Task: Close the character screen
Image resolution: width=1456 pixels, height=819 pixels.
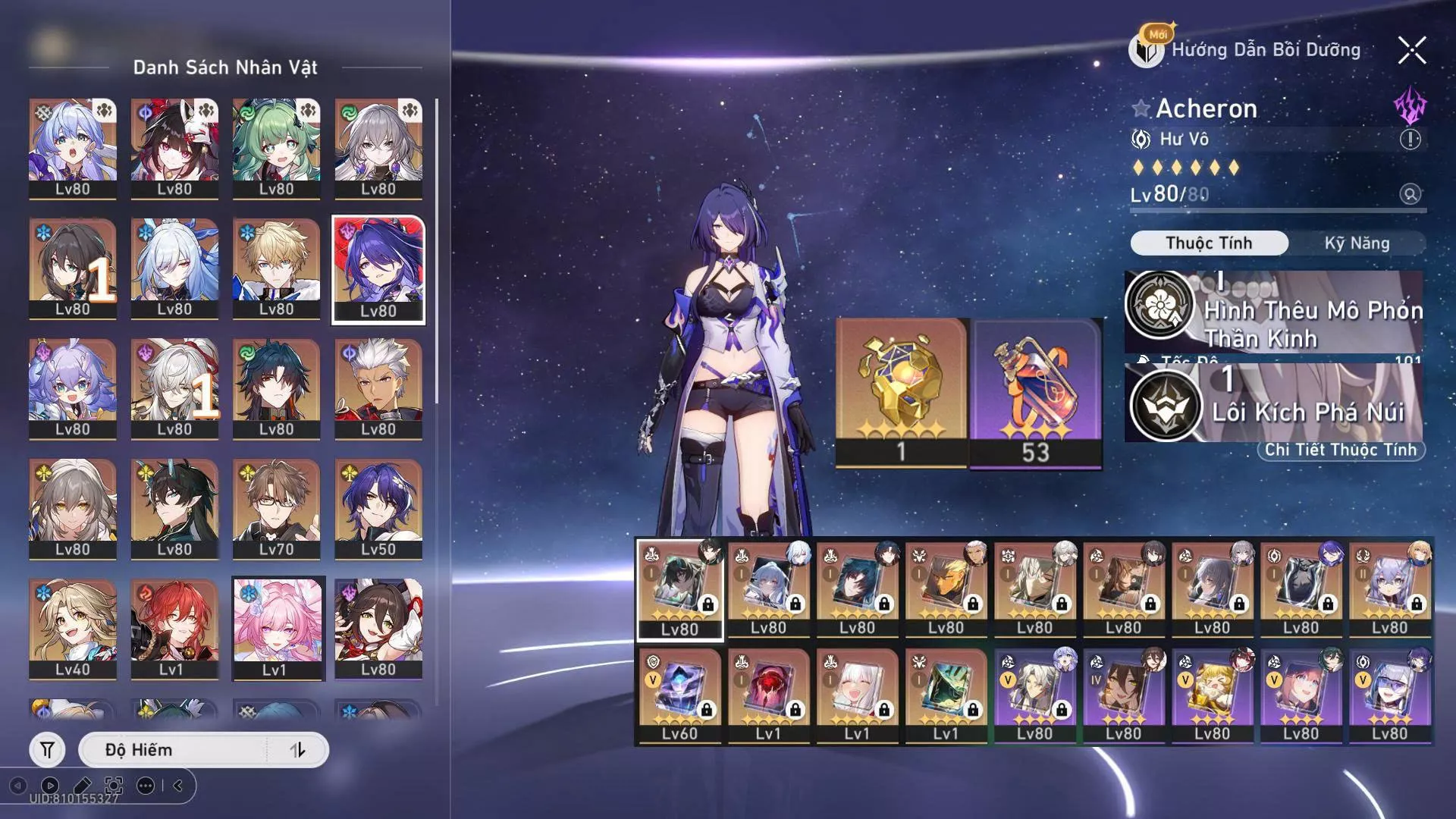Action: [x=1411, y=51]
